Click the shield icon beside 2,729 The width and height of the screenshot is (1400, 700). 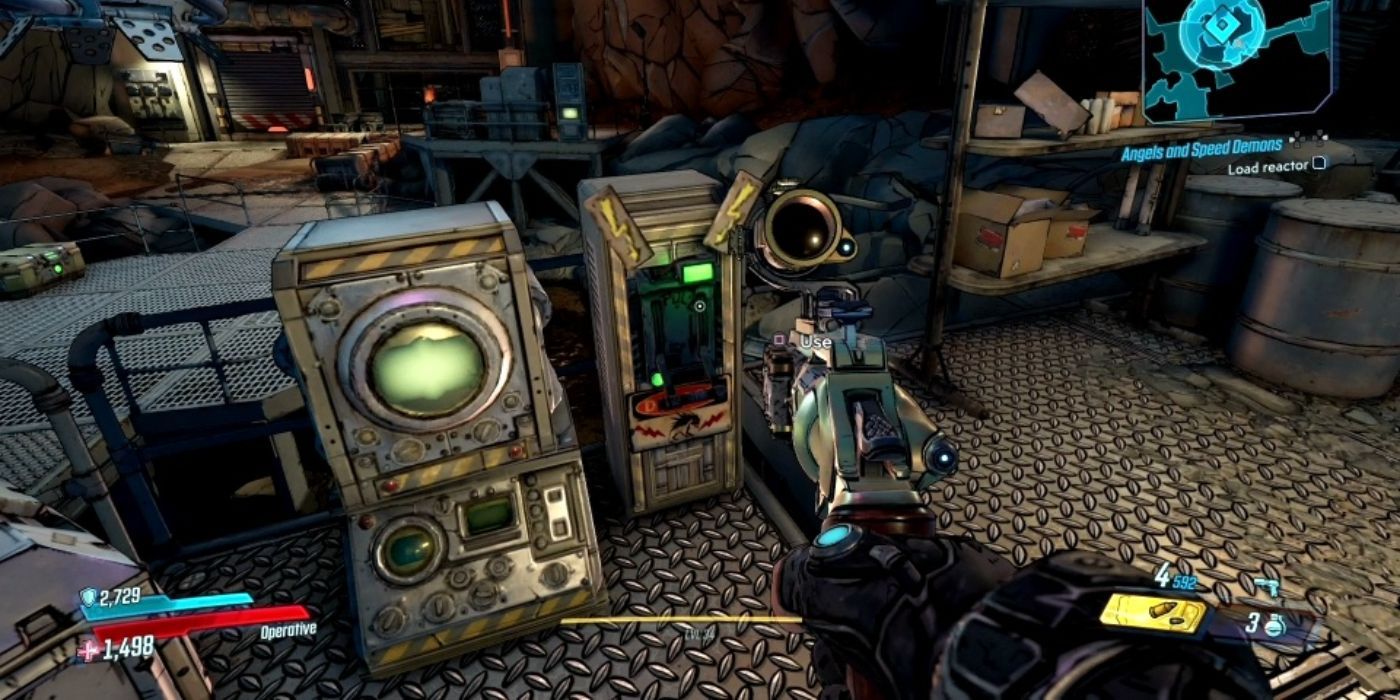pyautogui.click(x=88, y=597)
